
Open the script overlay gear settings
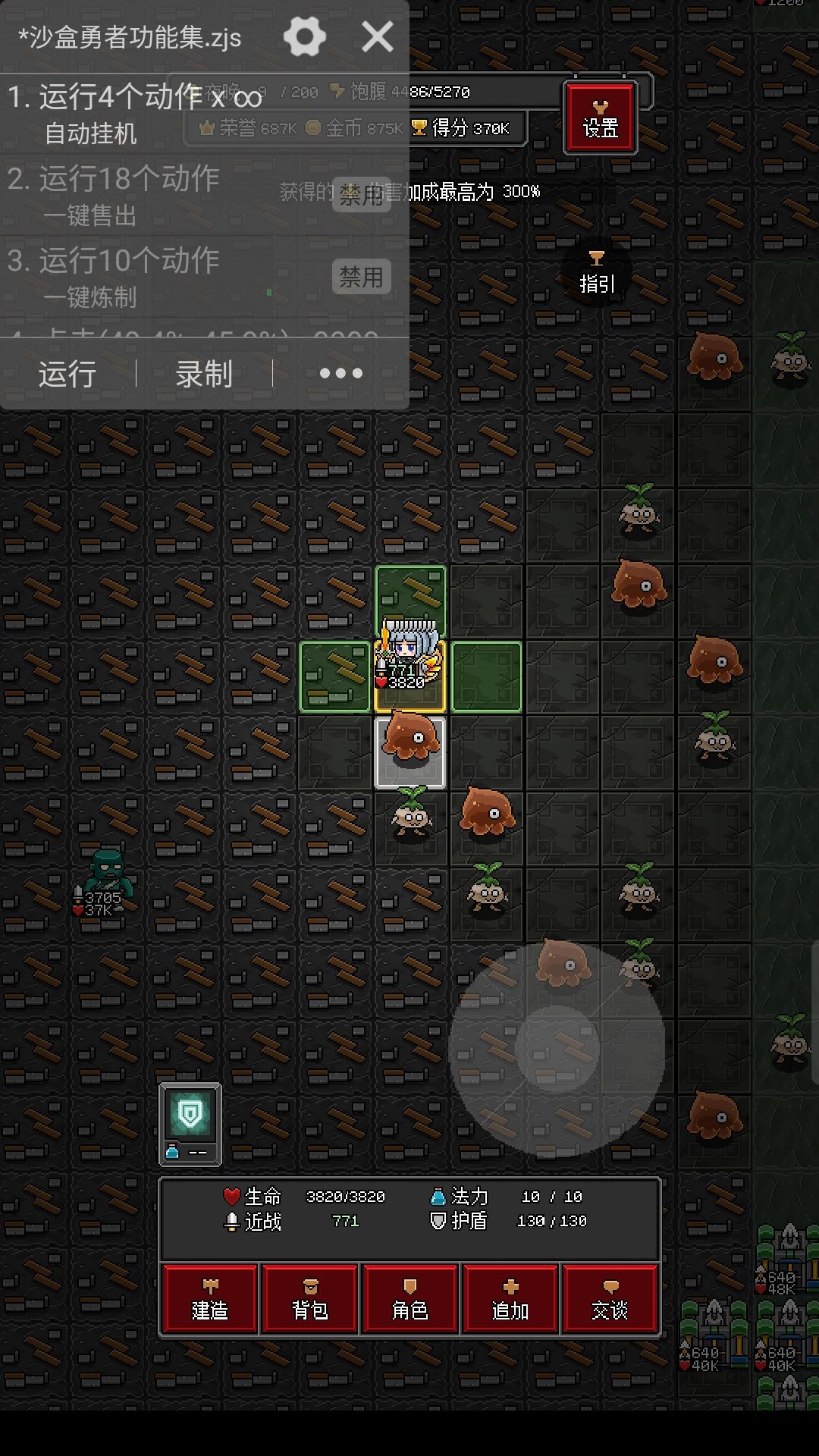pyautogui.click(x=304, y=36)
